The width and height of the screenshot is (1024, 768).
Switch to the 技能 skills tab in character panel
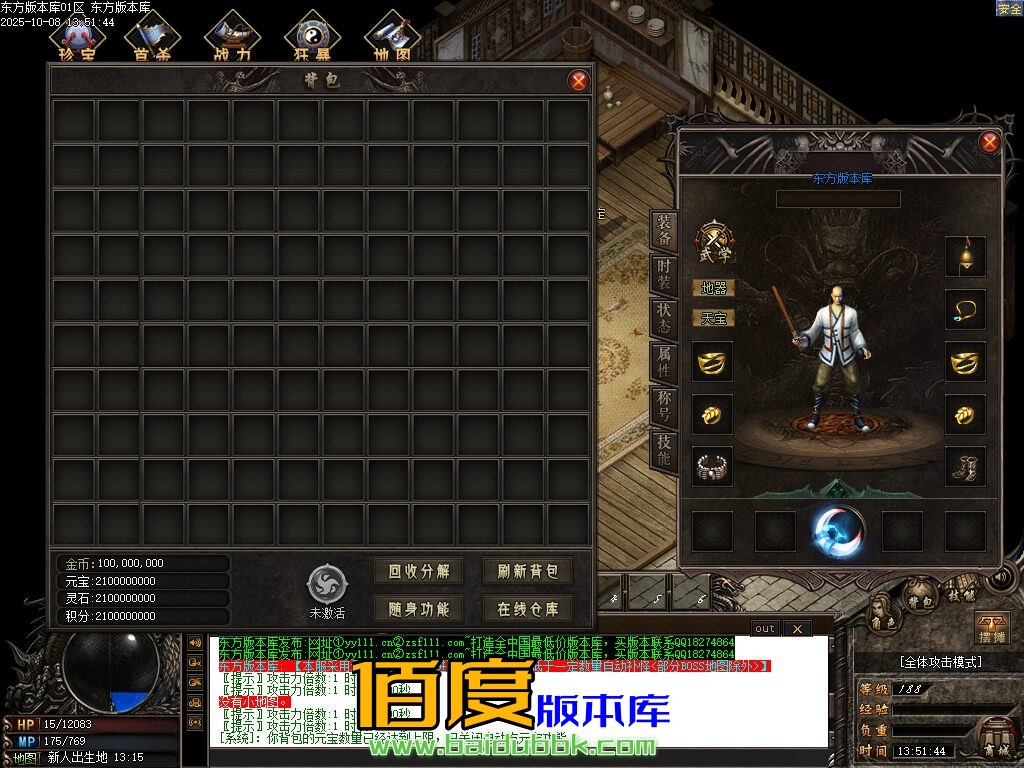[x=663, y=451]
